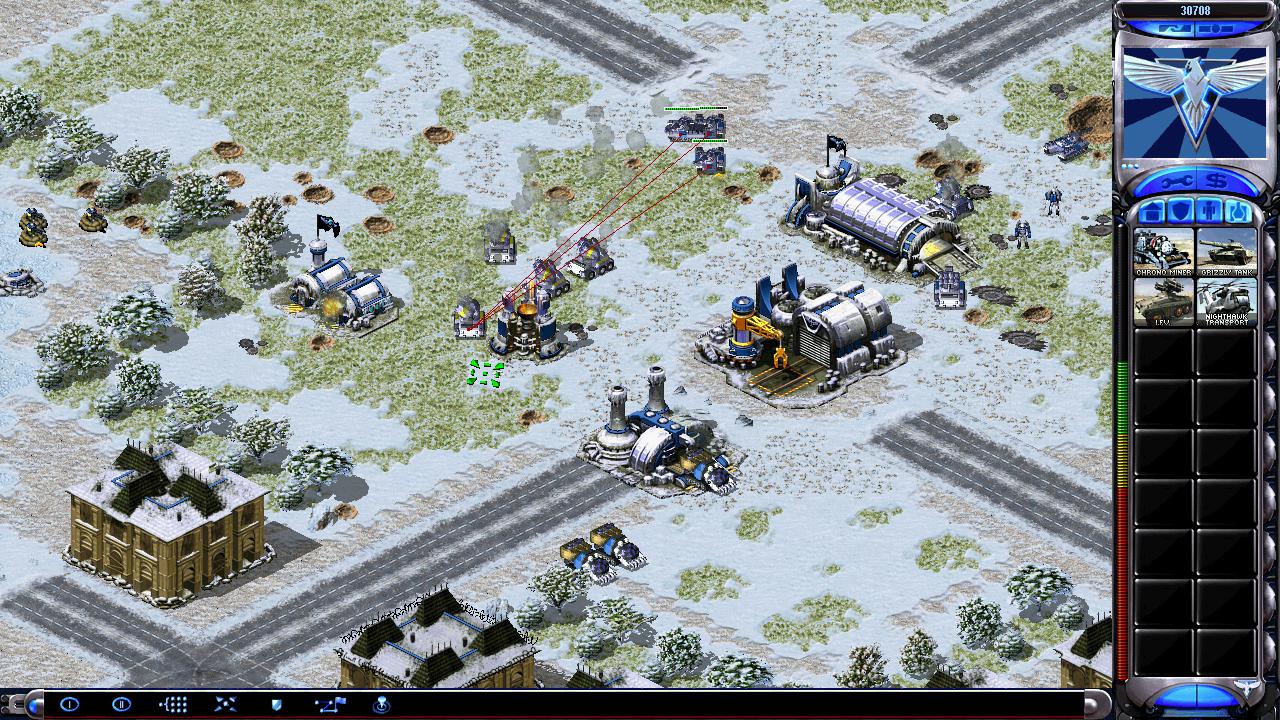The image size is (1280, 720).
Task: Click the four-arrows deploy command button
Action: (x=225, y=705)
